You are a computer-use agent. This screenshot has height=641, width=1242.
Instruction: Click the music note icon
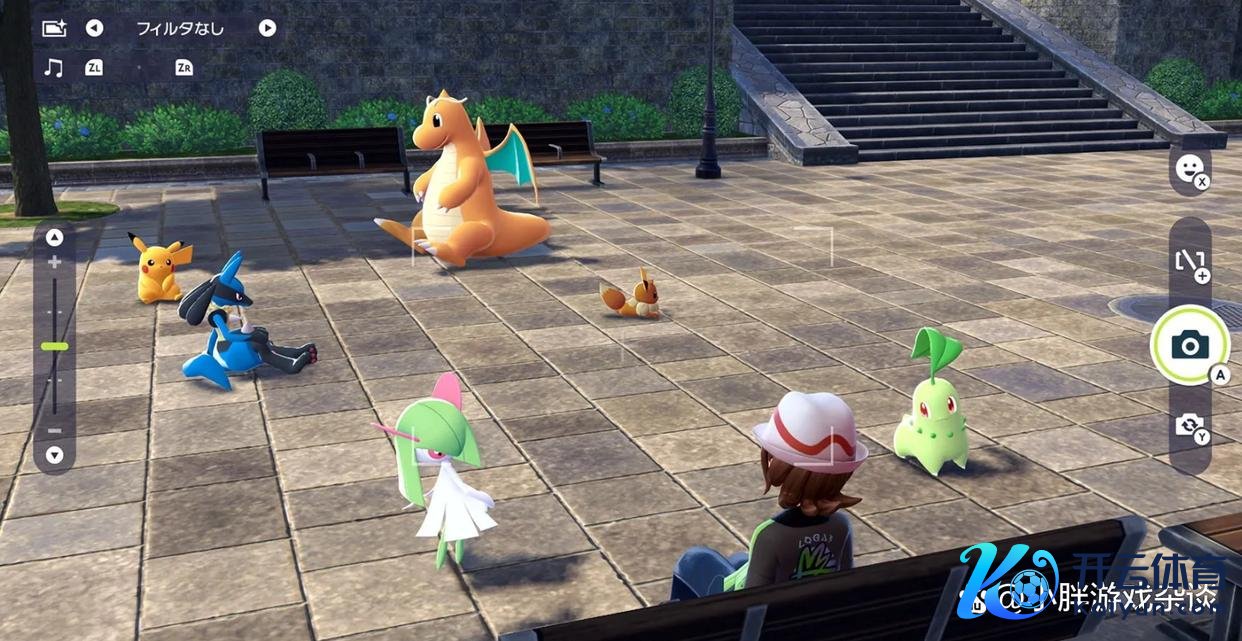pyautogui.click(x=54, y=67)
